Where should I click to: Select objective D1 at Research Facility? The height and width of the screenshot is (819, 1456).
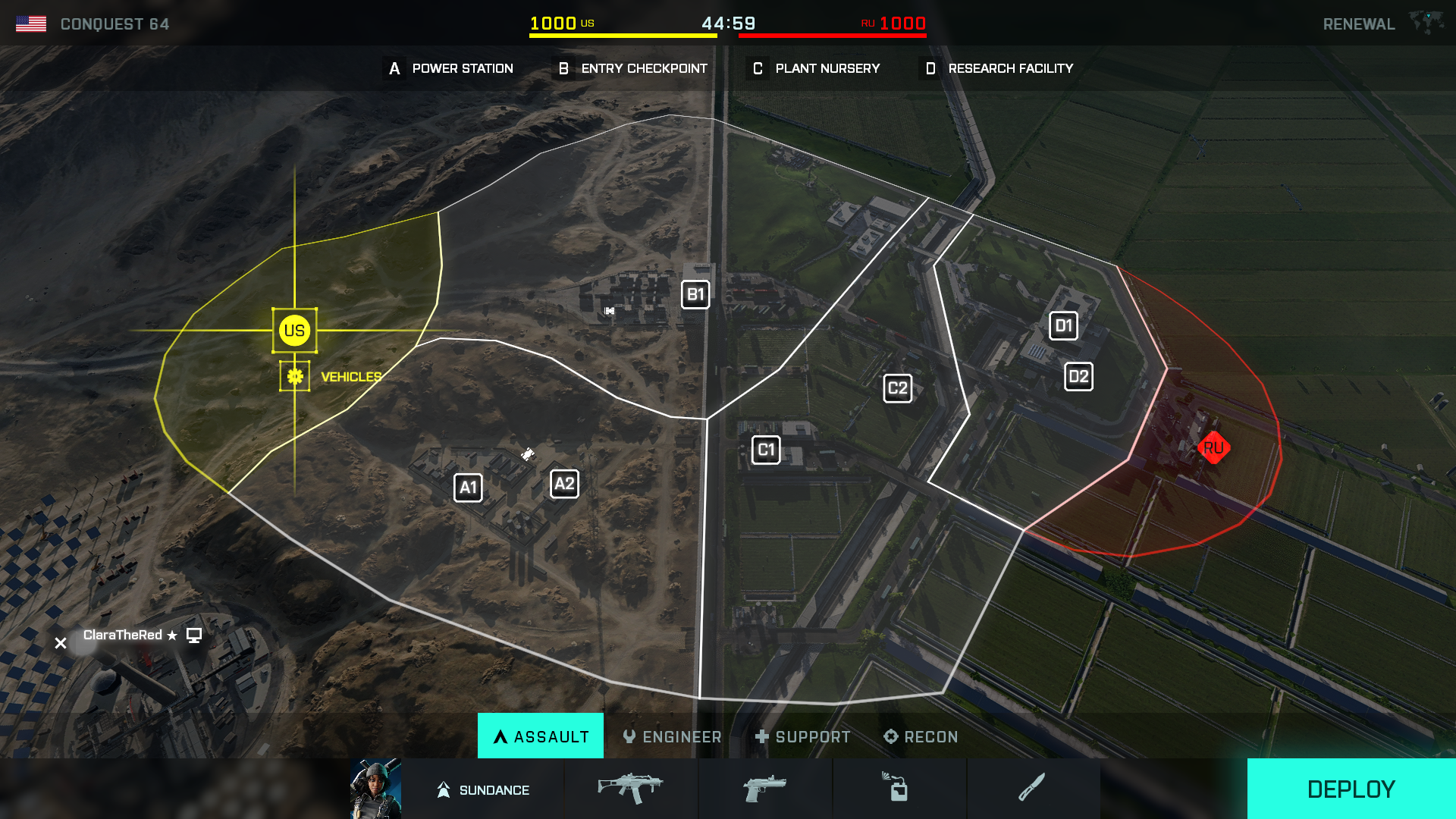(1063, 326)
